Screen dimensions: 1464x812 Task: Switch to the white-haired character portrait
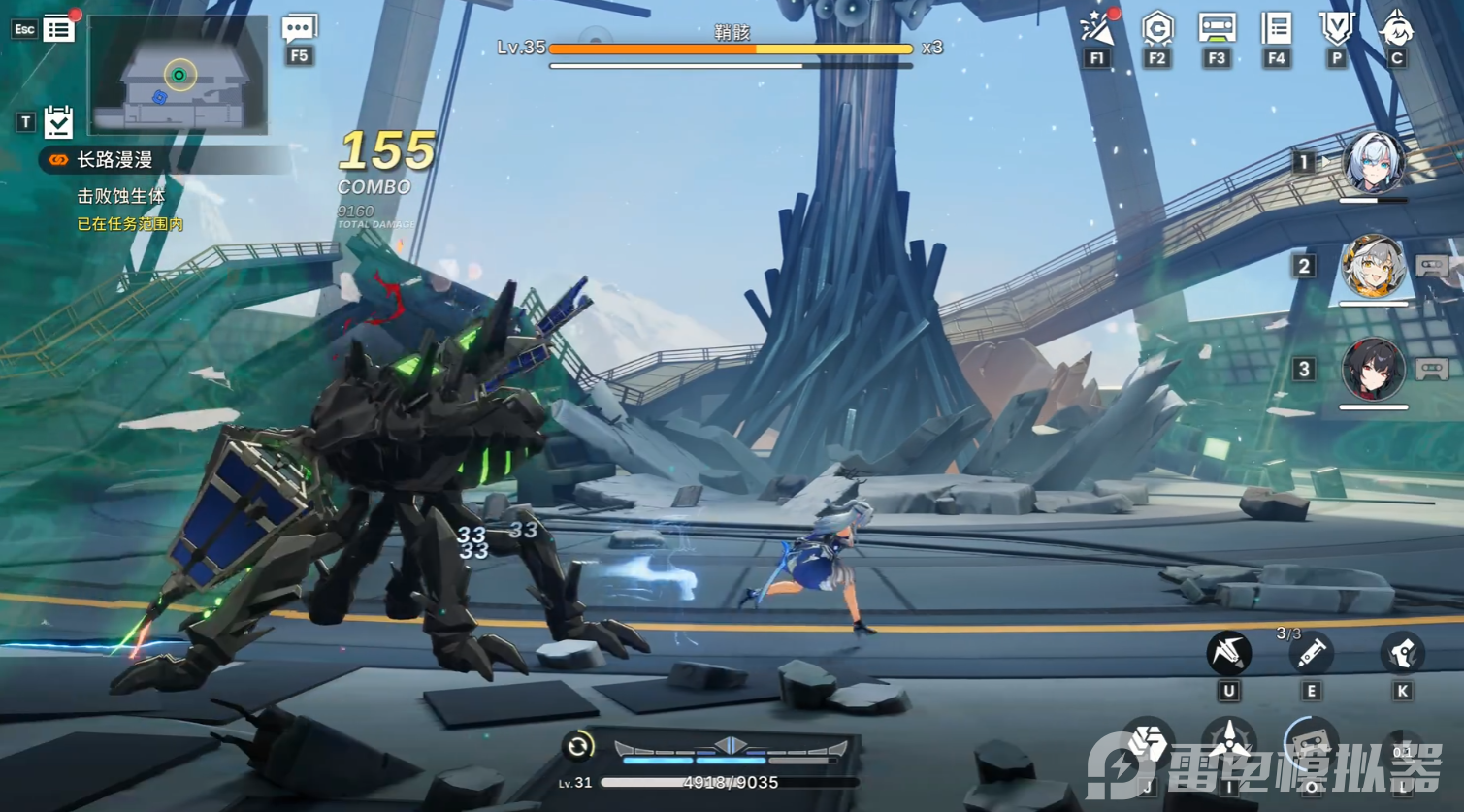point(1373,163)
